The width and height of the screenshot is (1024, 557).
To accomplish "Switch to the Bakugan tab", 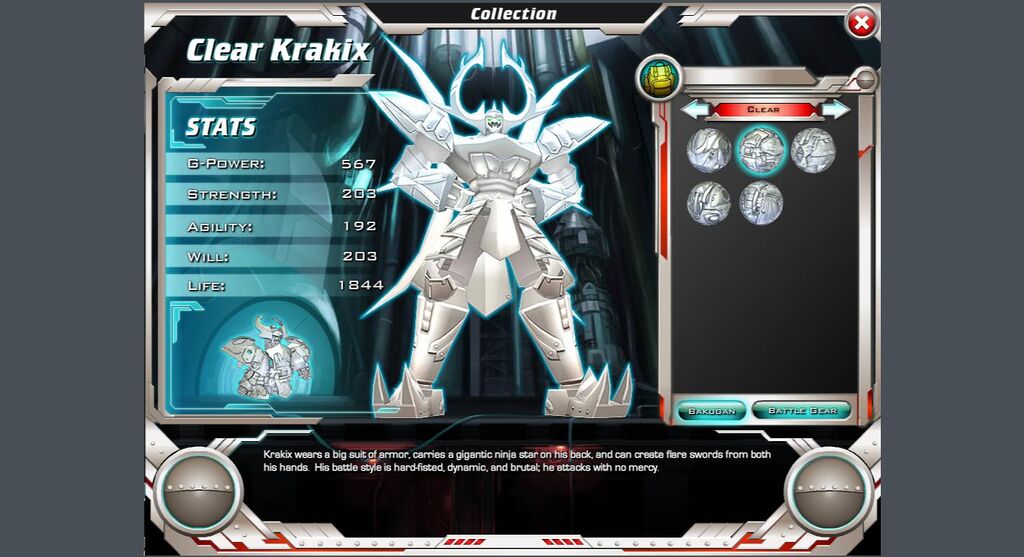I will coord(711,410).
